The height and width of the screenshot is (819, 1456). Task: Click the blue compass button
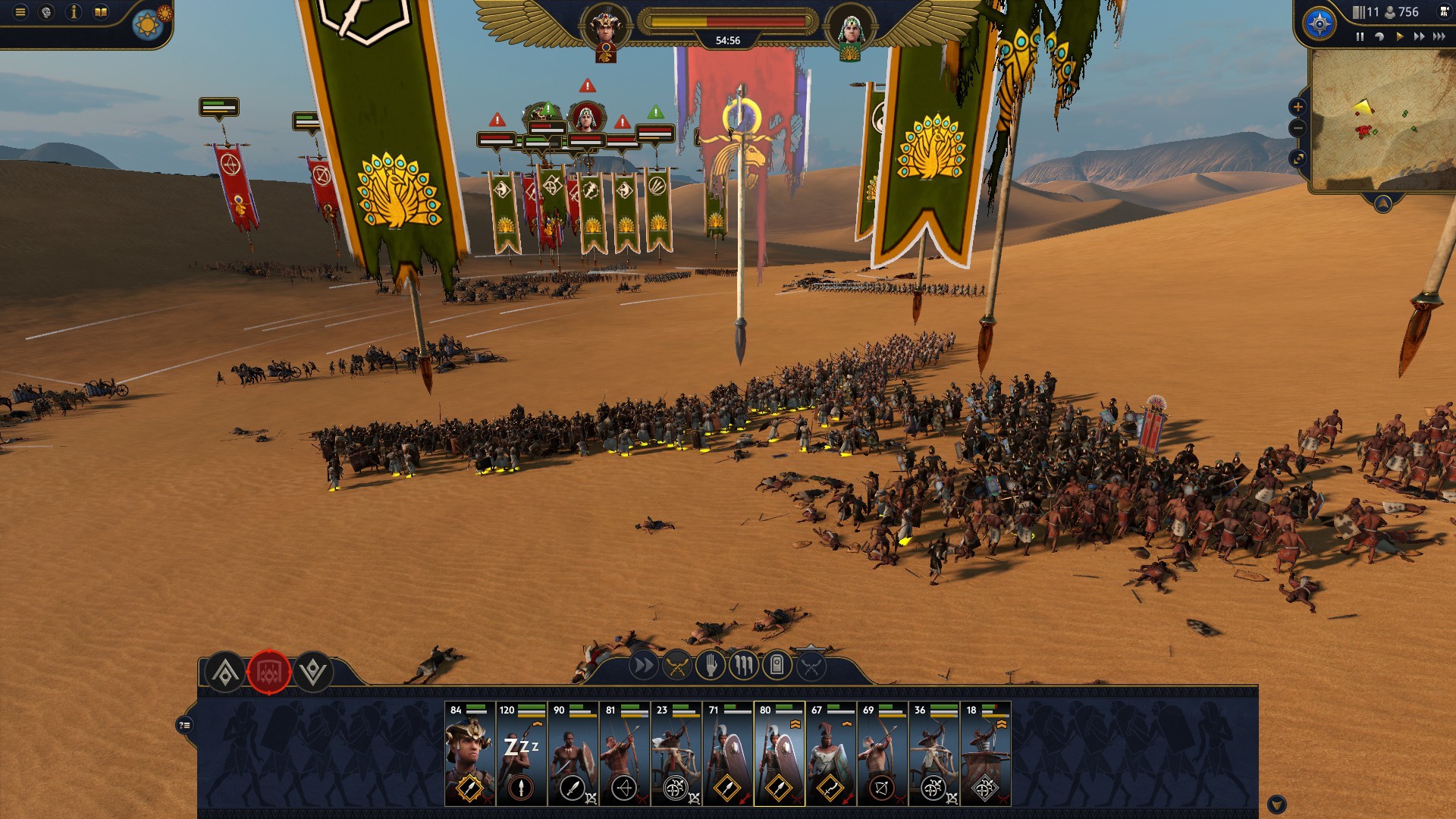coord(1319,24)
